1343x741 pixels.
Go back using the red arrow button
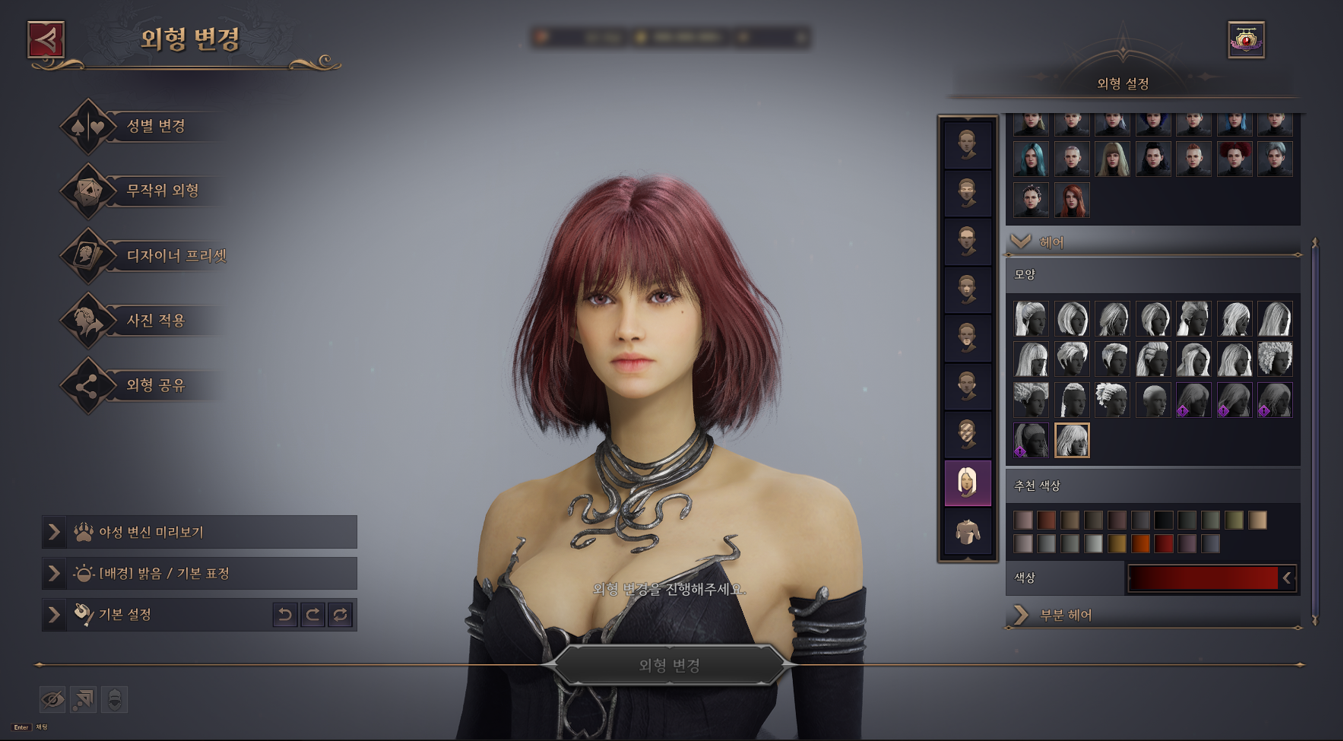point(46,40)
